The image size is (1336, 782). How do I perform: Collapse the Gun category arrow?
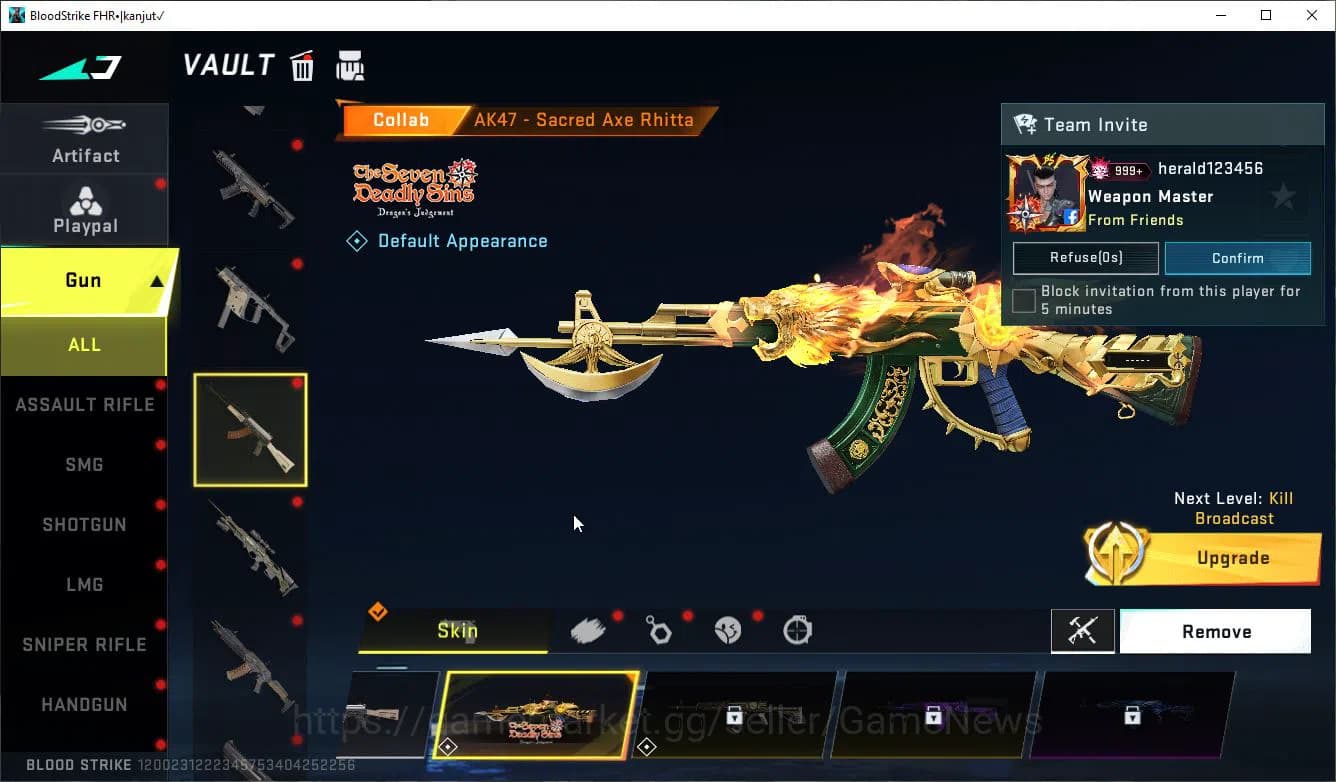(x=156, y=281)
